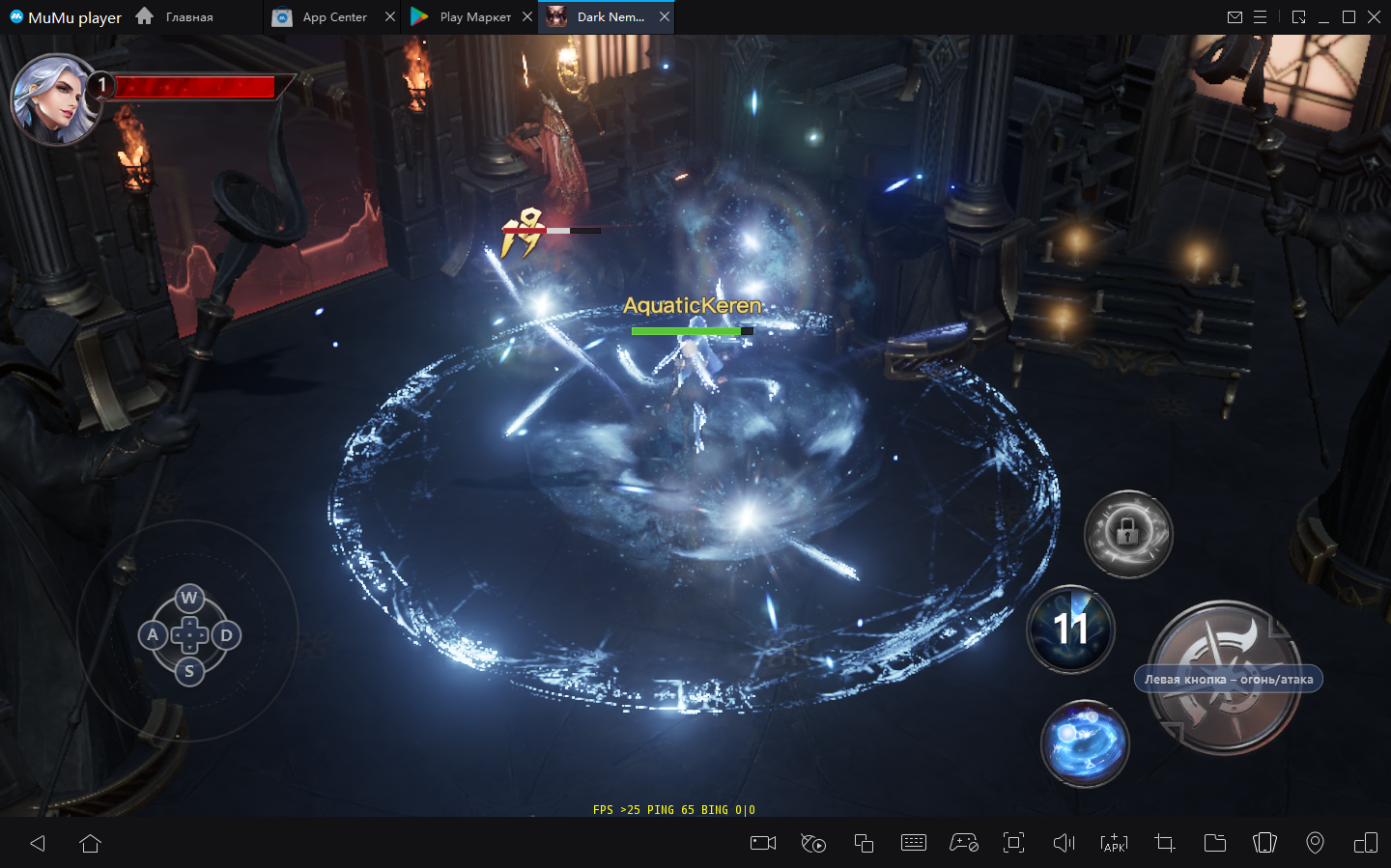This screenshot has width=1391, height=868.
Task: Open the App Center tab
Action: pos(323,17)
